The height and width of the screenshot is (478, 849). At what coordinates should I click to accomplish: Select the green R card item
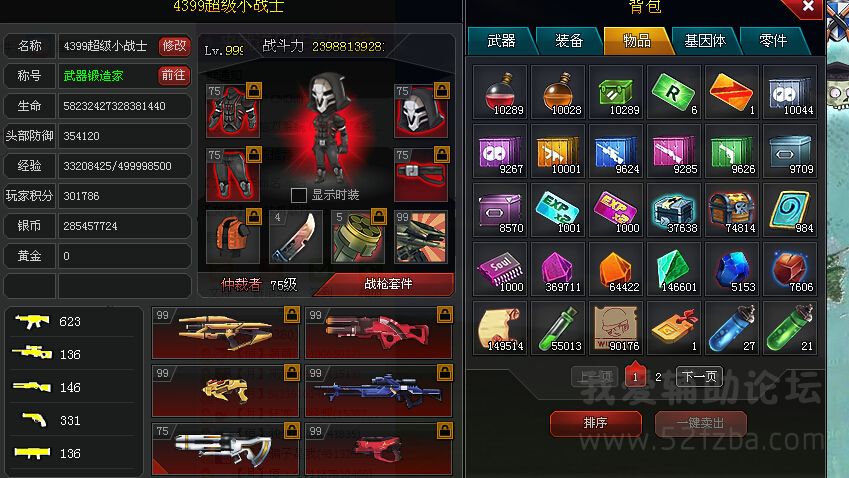tap(673, 93)
